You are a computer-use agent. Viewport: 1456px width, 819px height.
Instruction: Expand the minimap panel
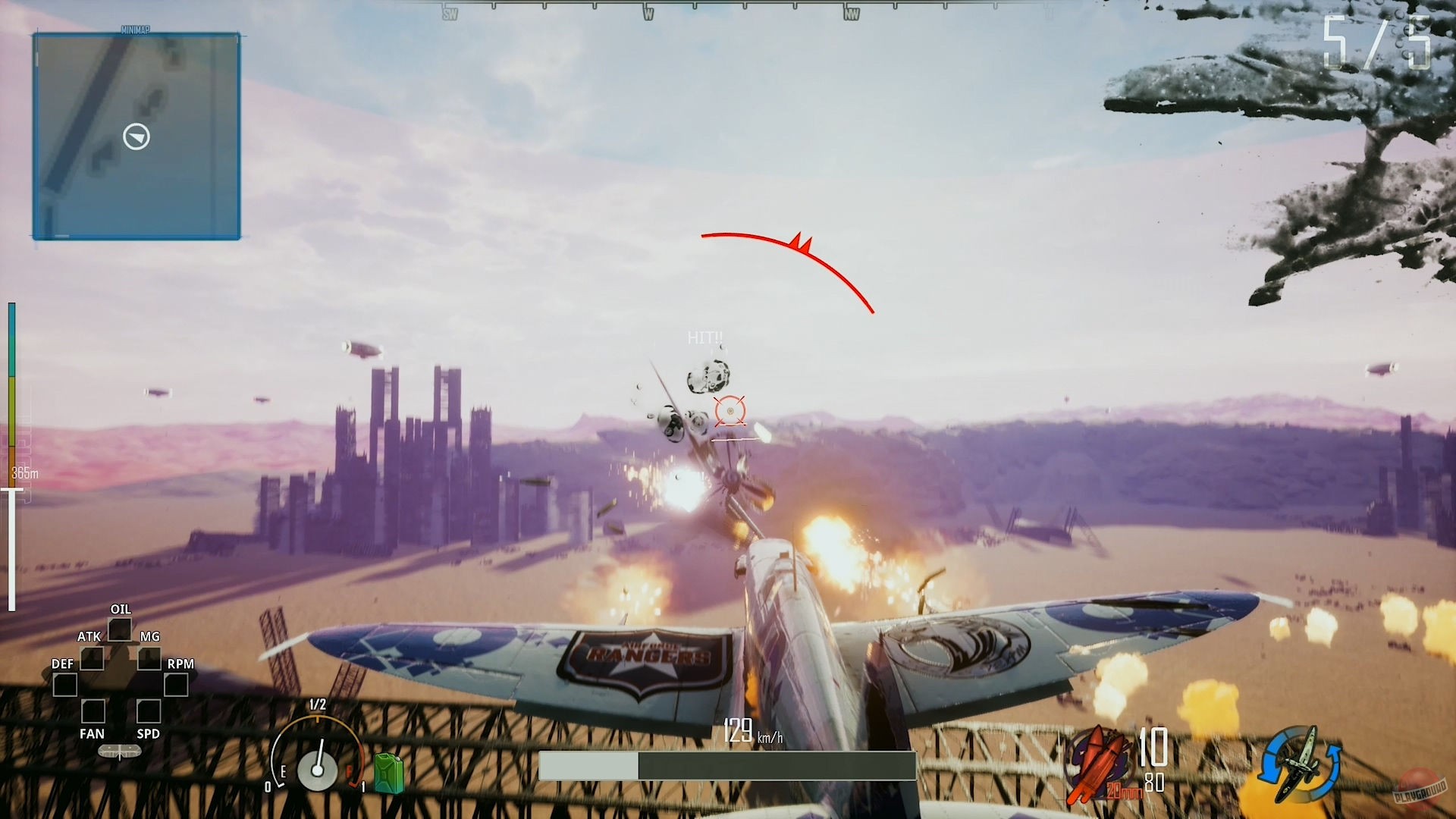tap(136, 136)
